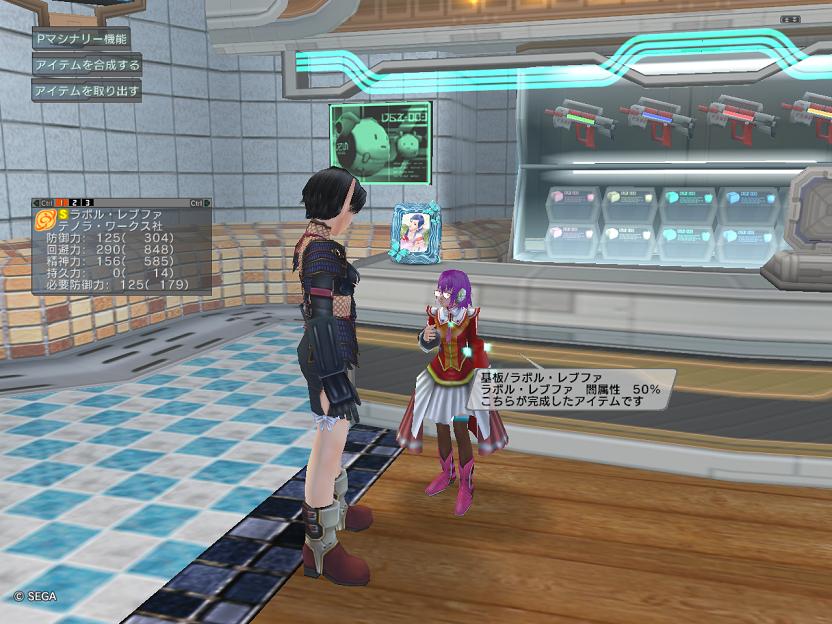Screen dimensions: 832x624
Task: Switch to info panel tab 3
Action: (x=87, y=203)
